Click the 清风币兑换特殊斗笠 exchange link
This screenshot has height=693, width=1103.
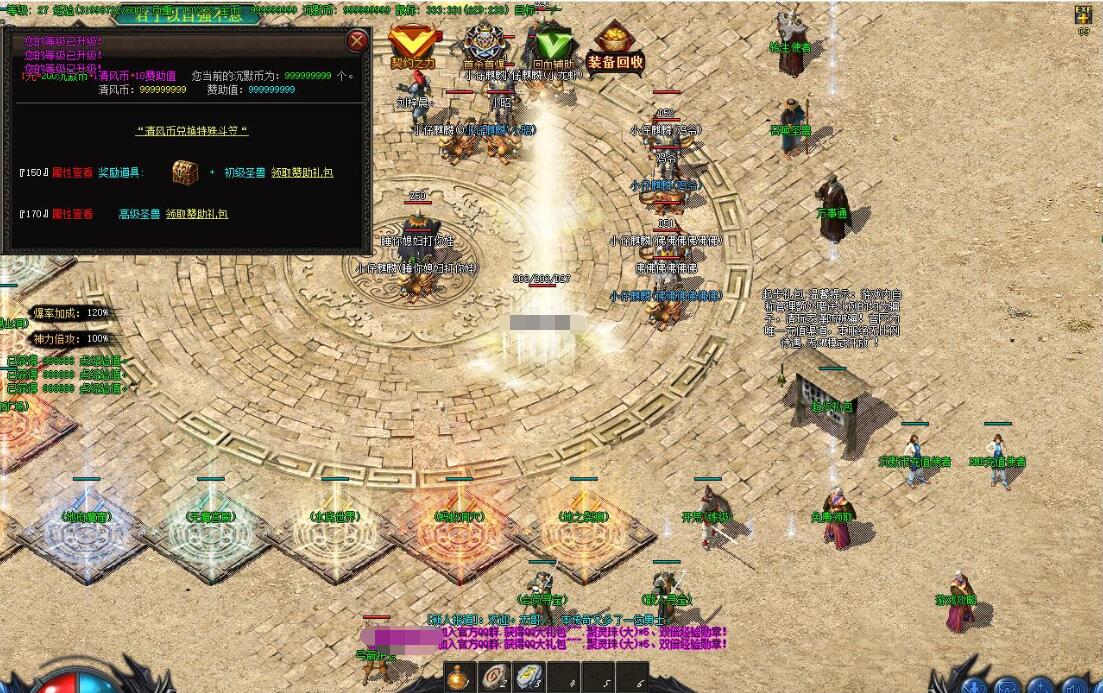[191, 131]
